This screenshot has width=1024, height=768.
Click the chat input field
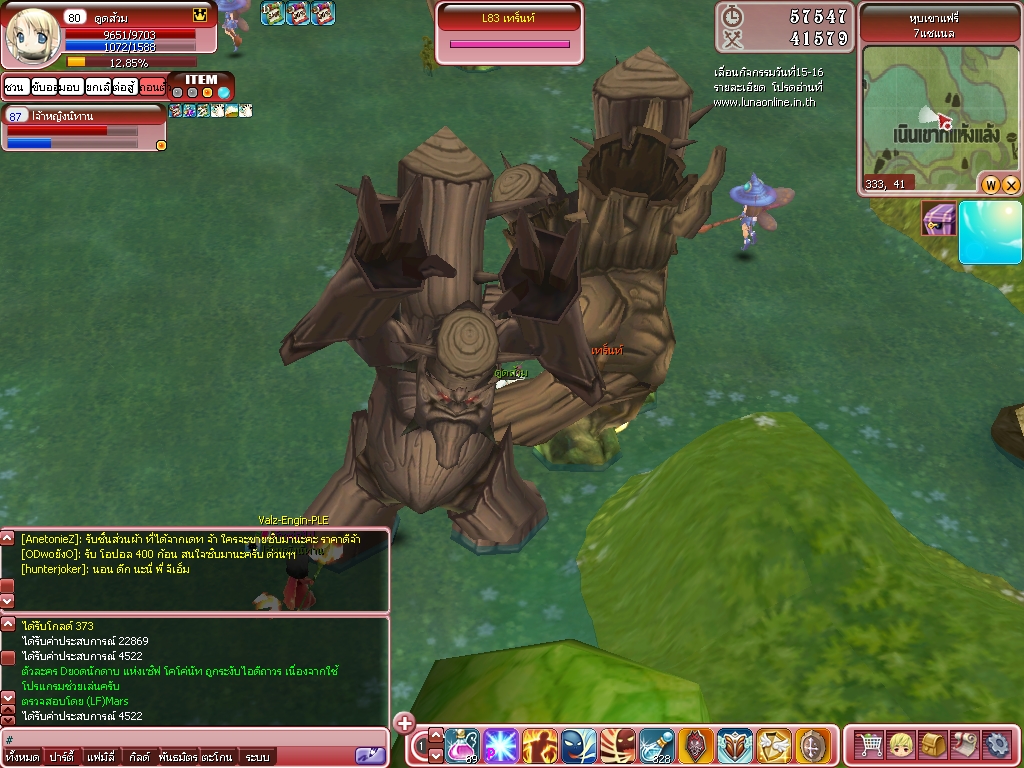[180, 740]
